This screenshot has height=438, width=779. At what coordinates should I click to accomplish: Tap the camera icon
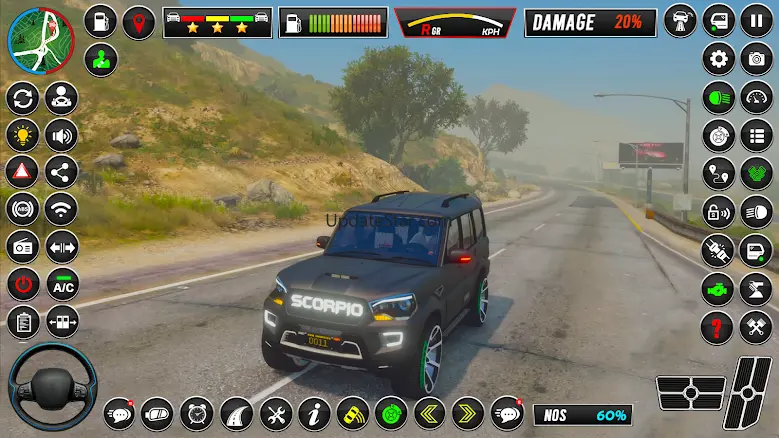pyautogui.click(x=756, y=59)
